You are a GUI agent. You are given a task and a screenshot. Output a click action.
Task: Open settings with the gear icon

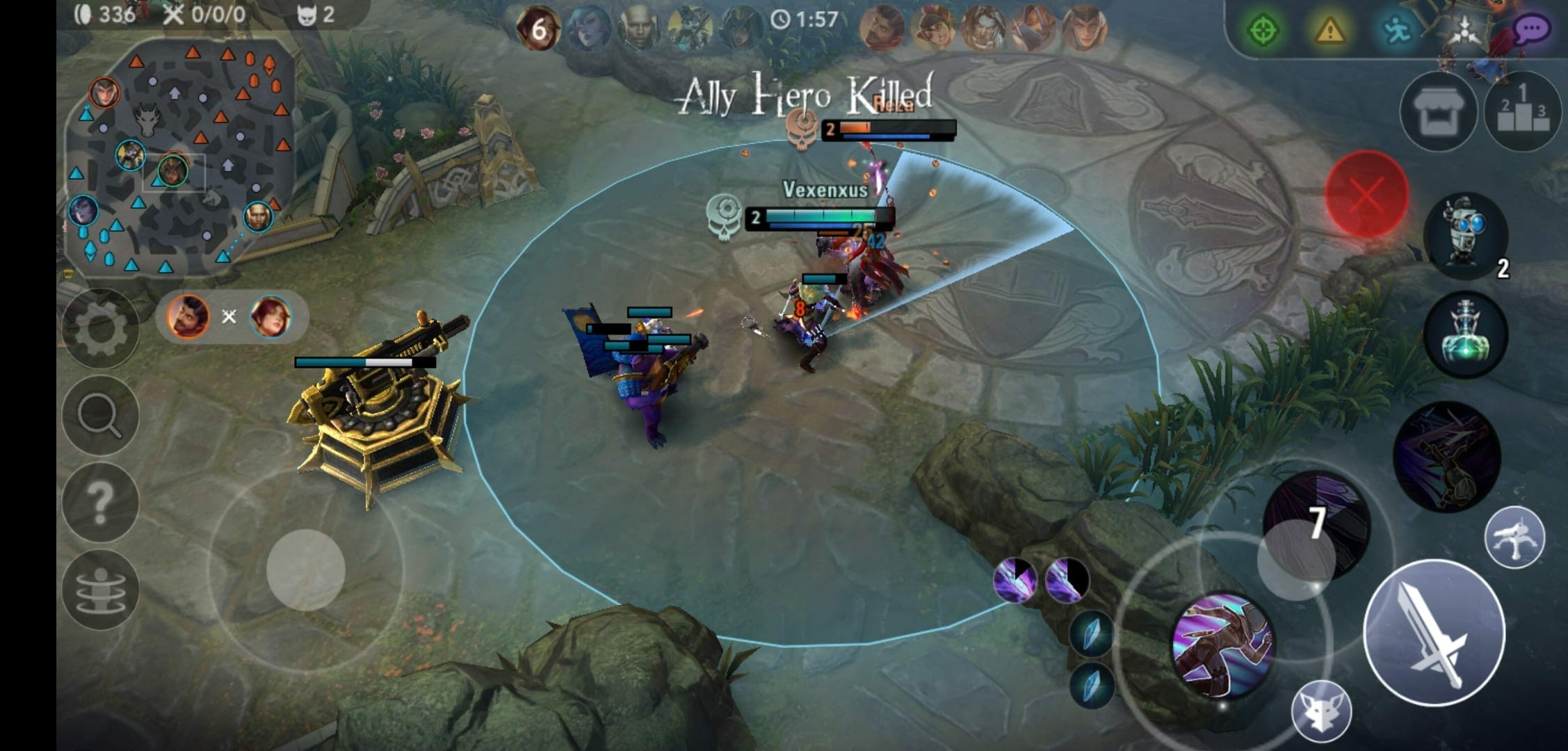[x=100, y=328]
